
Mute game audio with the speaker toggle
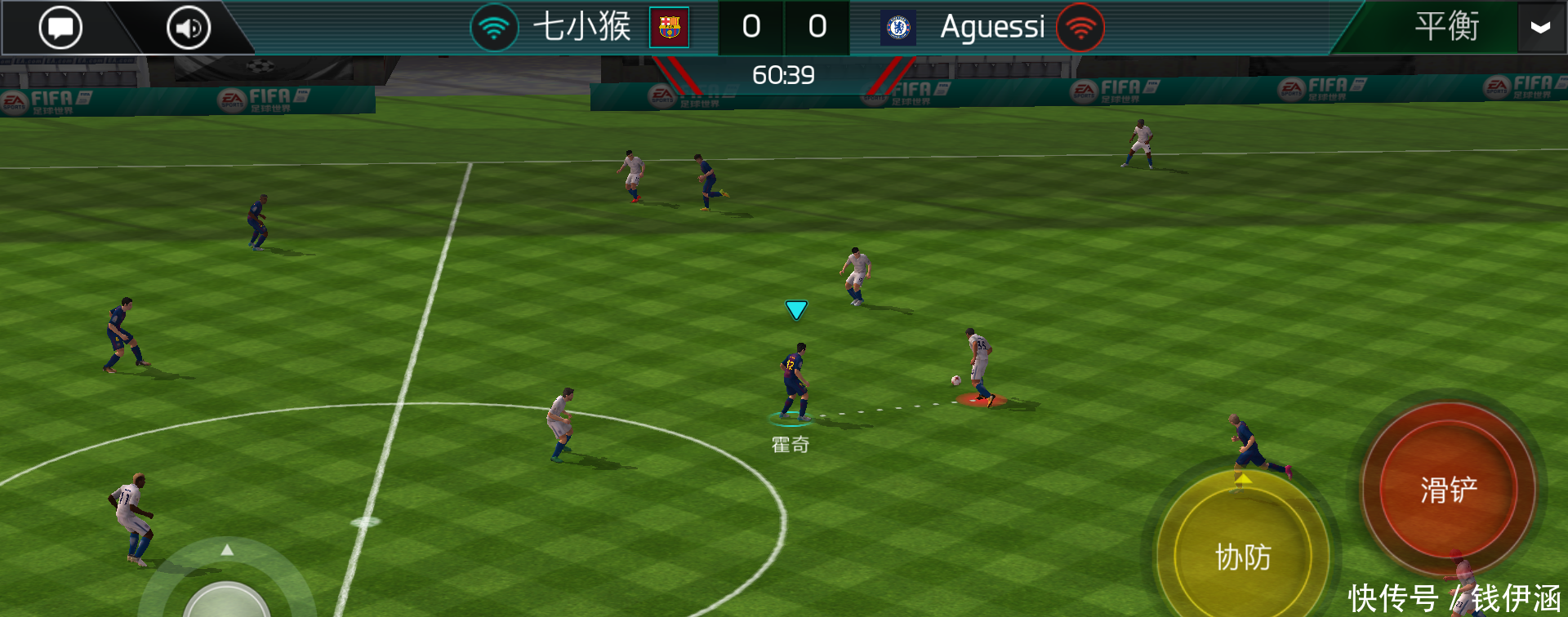(x=186, y=27)
